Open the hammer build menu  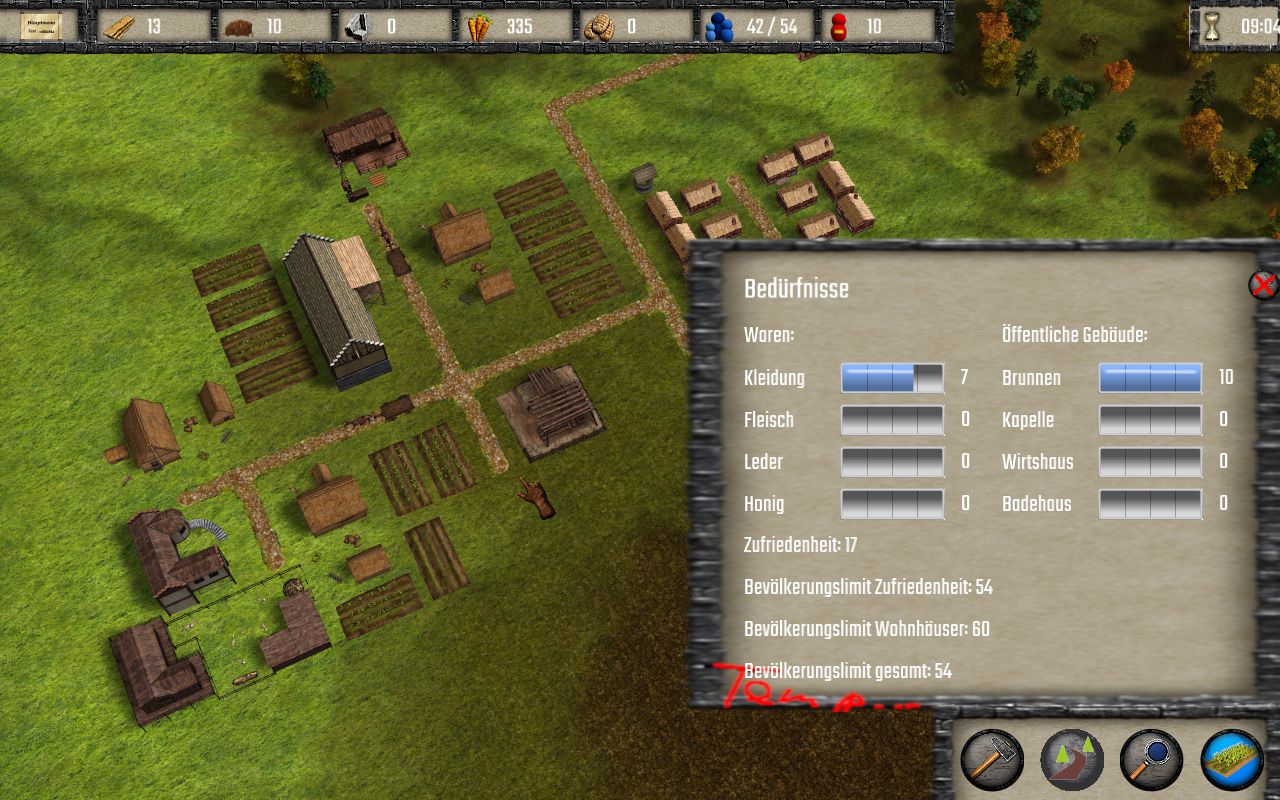pyautogui.click(x=991, y=760)
